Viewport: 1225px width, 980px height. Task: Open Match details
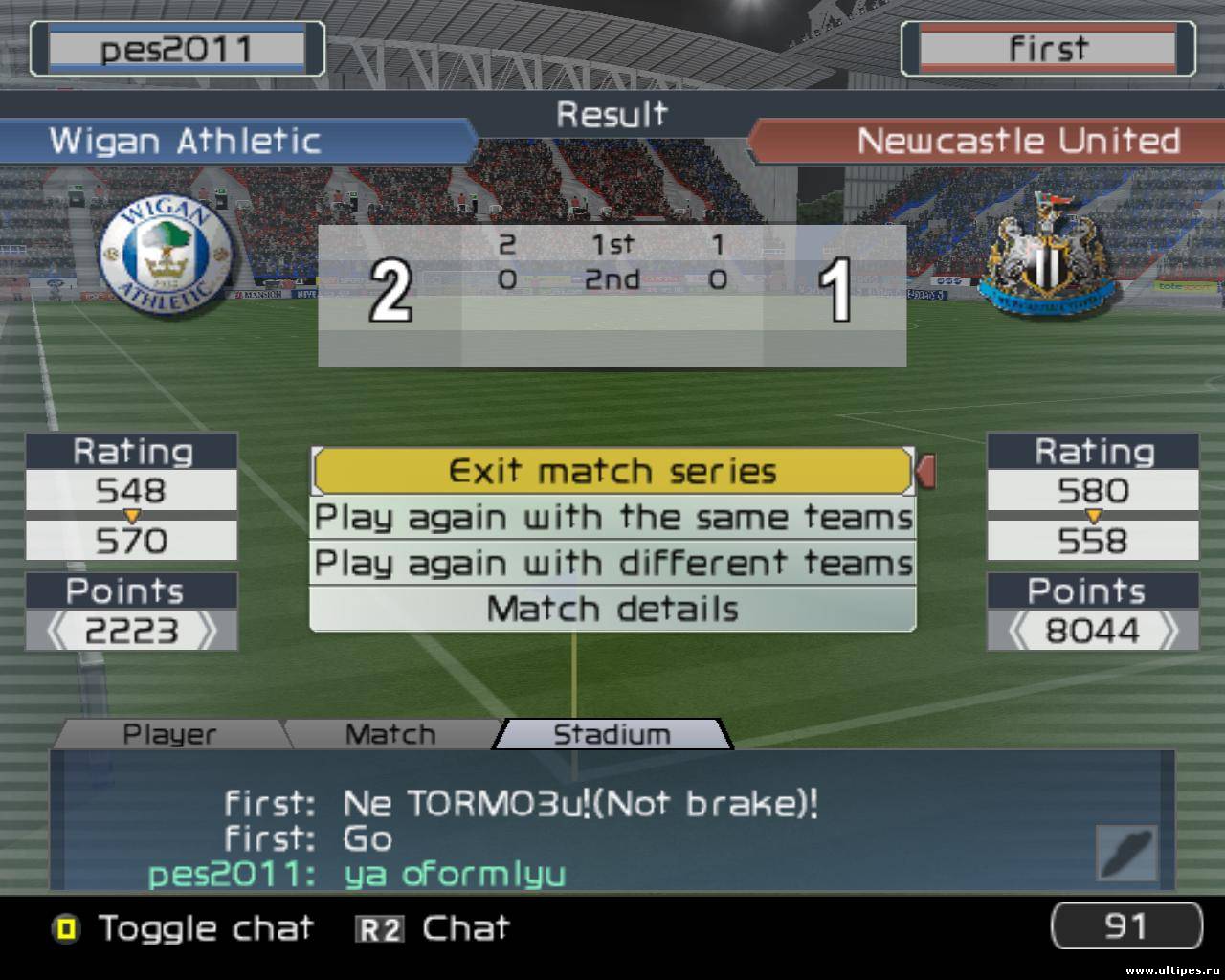(x=612, y=610)
